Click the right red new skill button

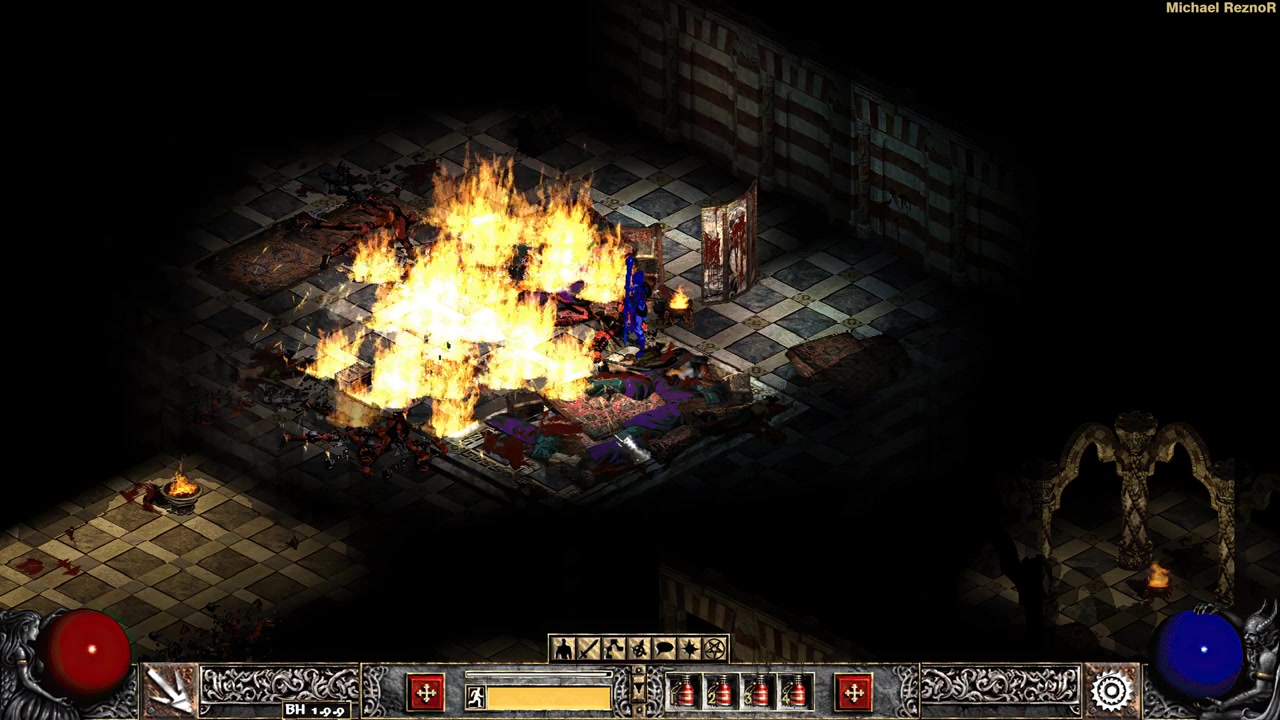click(854, 692)
